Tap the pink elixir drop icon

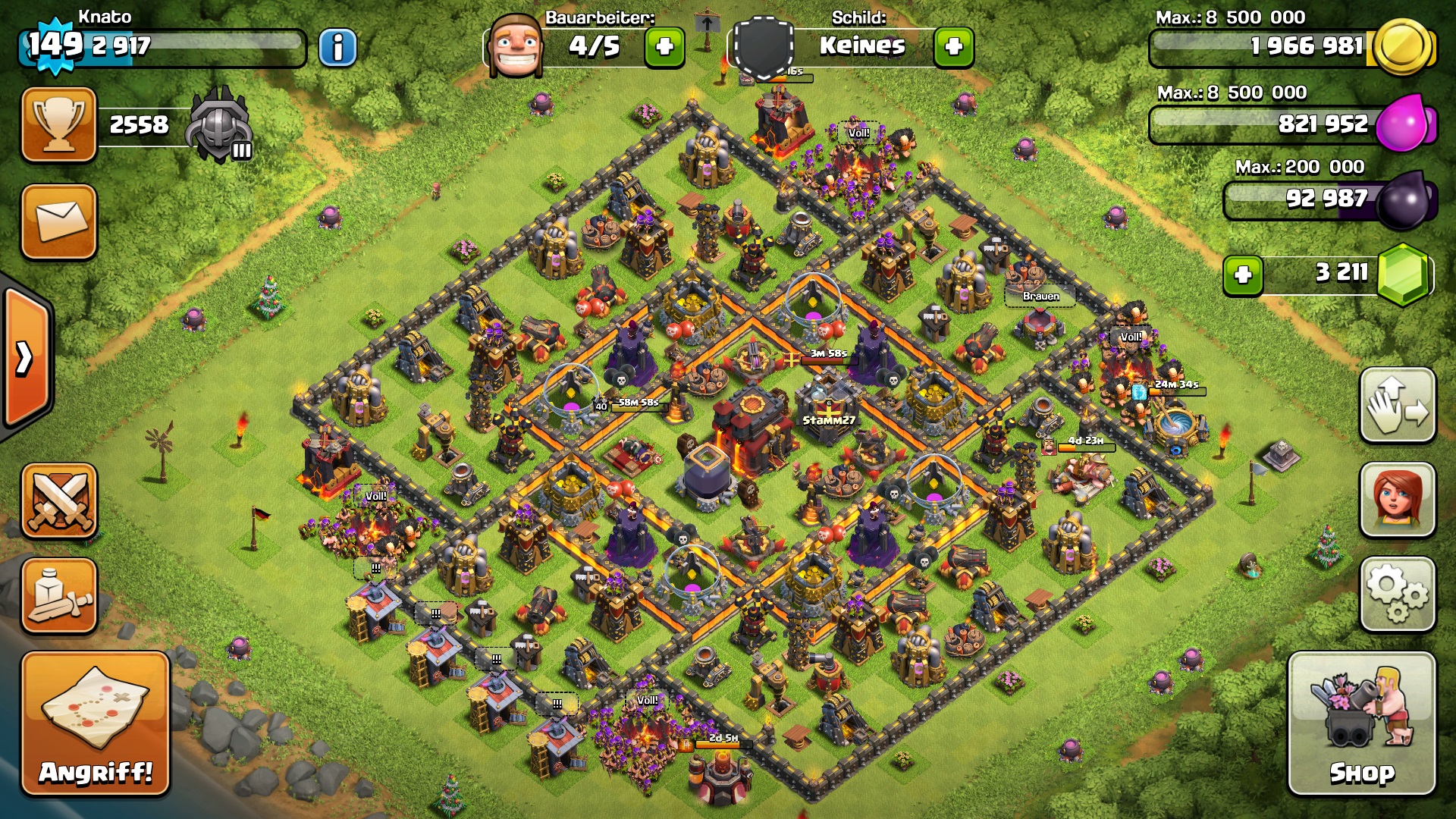click(1403, 123)
